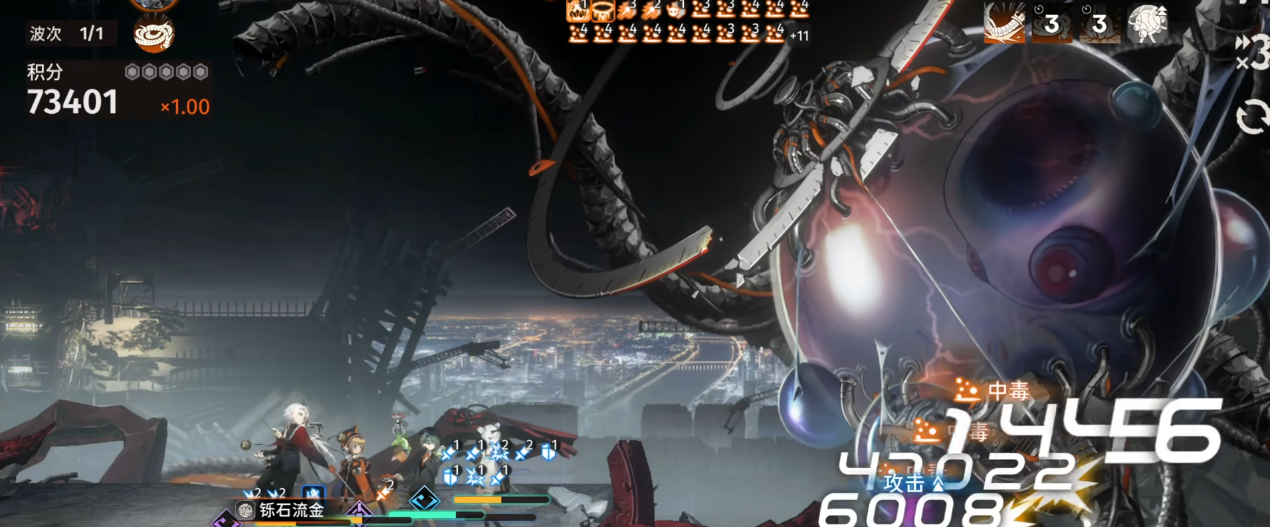Activate the blue diamond skill marker
The width and height of the screenshot is (1270, 527).
coord(424,498)
